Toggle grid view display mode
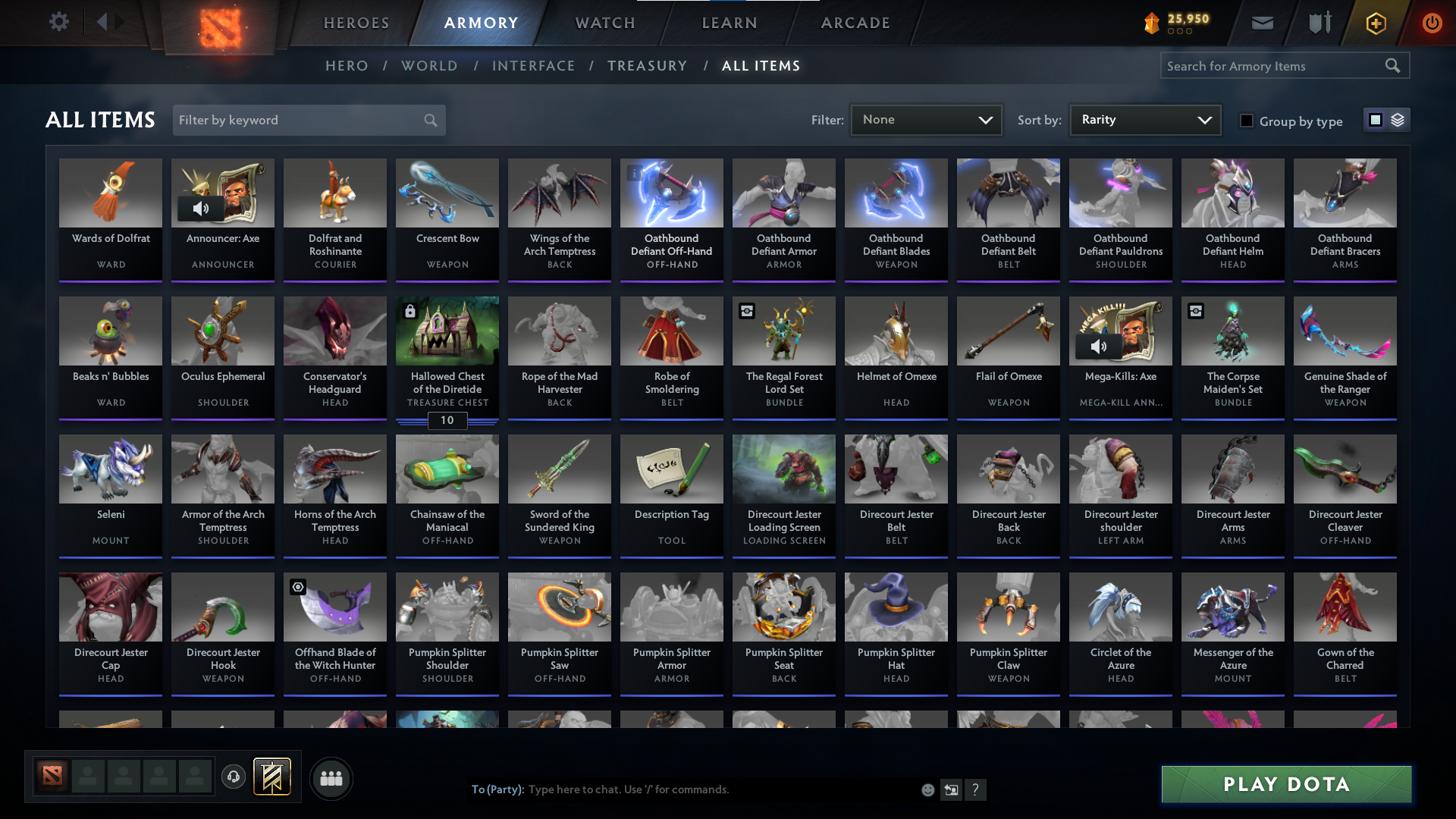The width and height of the screenshot is (1456, 819). (x=1375, y=120)
